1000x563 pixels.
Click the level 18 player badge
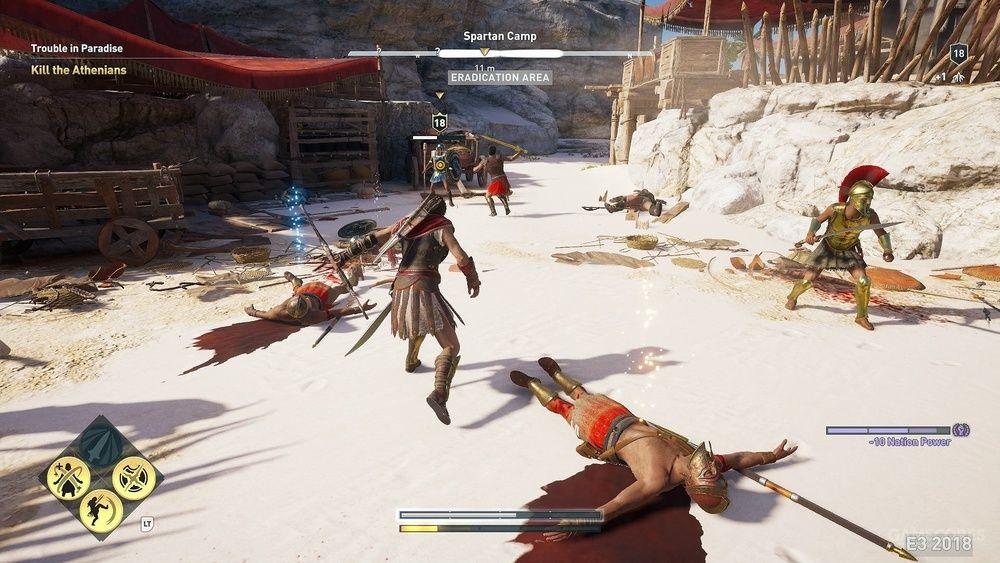click(958, 54)
